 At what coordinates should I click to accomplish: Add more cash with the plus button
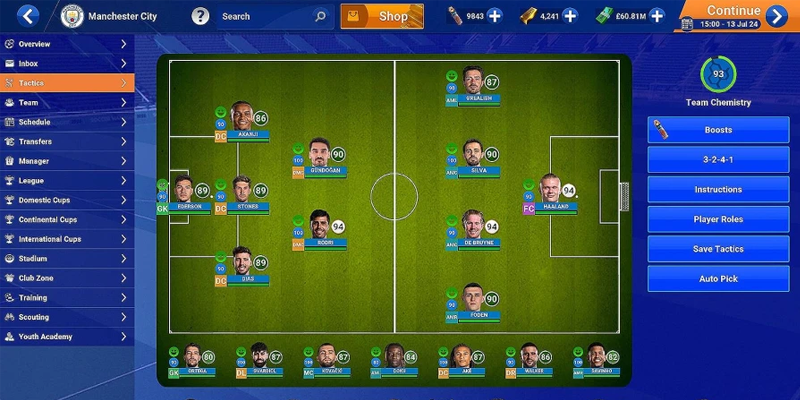pyautogui.click(x=656, y=16)
